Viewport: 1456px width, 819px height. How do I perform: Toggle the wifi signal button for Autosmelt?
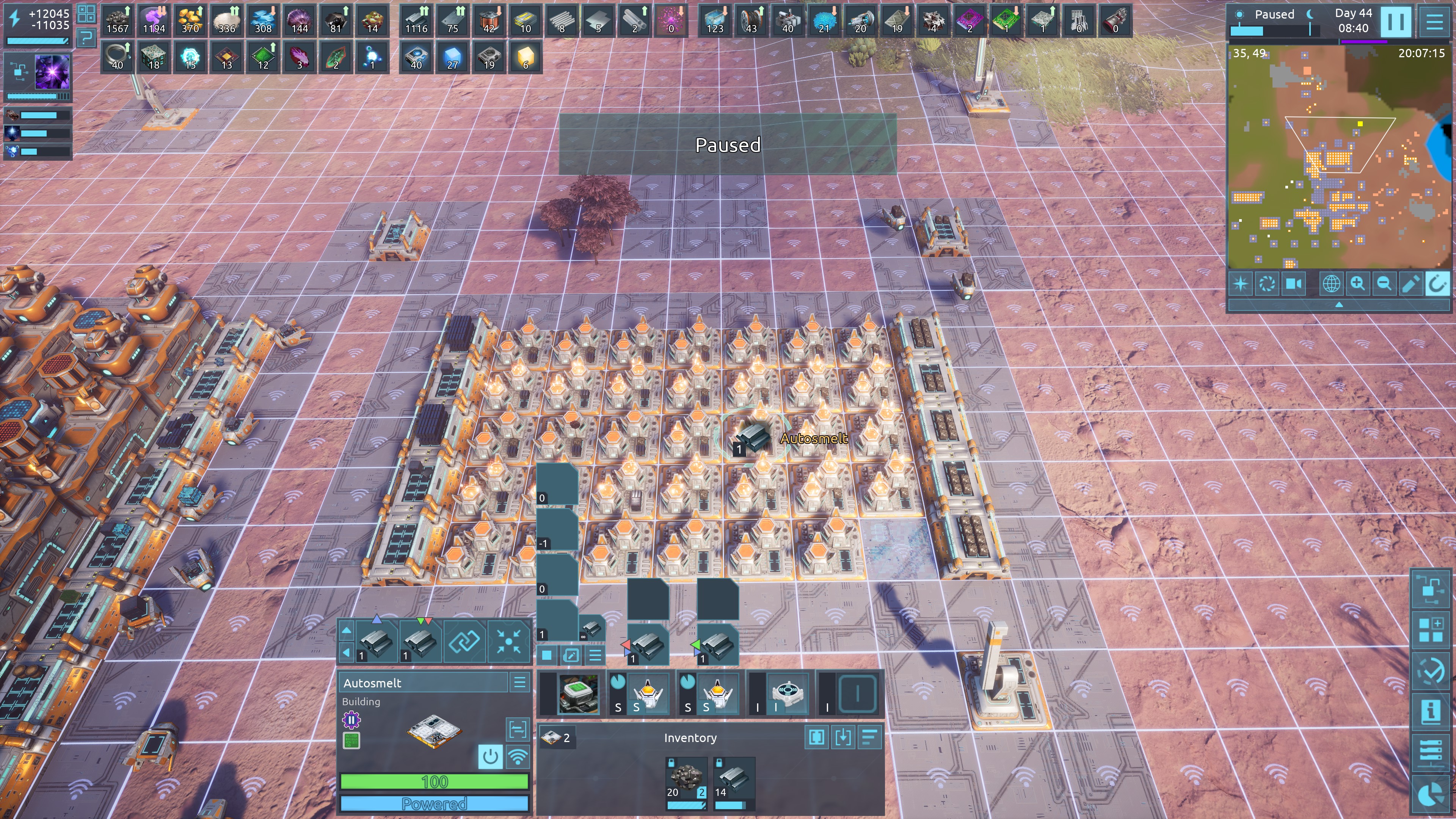(x=518, y=756)
